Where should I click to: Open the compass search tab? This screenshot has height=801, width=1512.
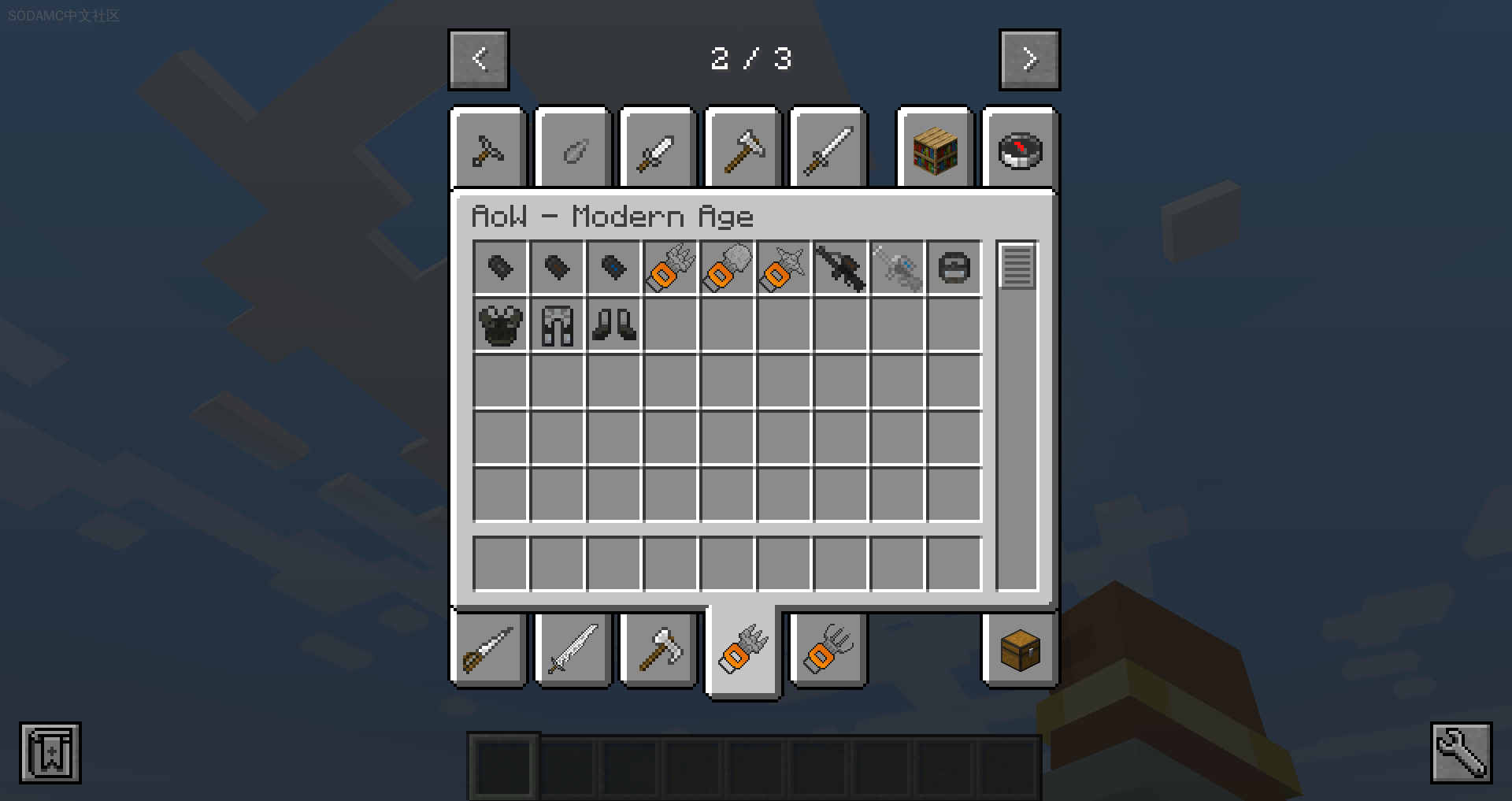coord(1020,150)
